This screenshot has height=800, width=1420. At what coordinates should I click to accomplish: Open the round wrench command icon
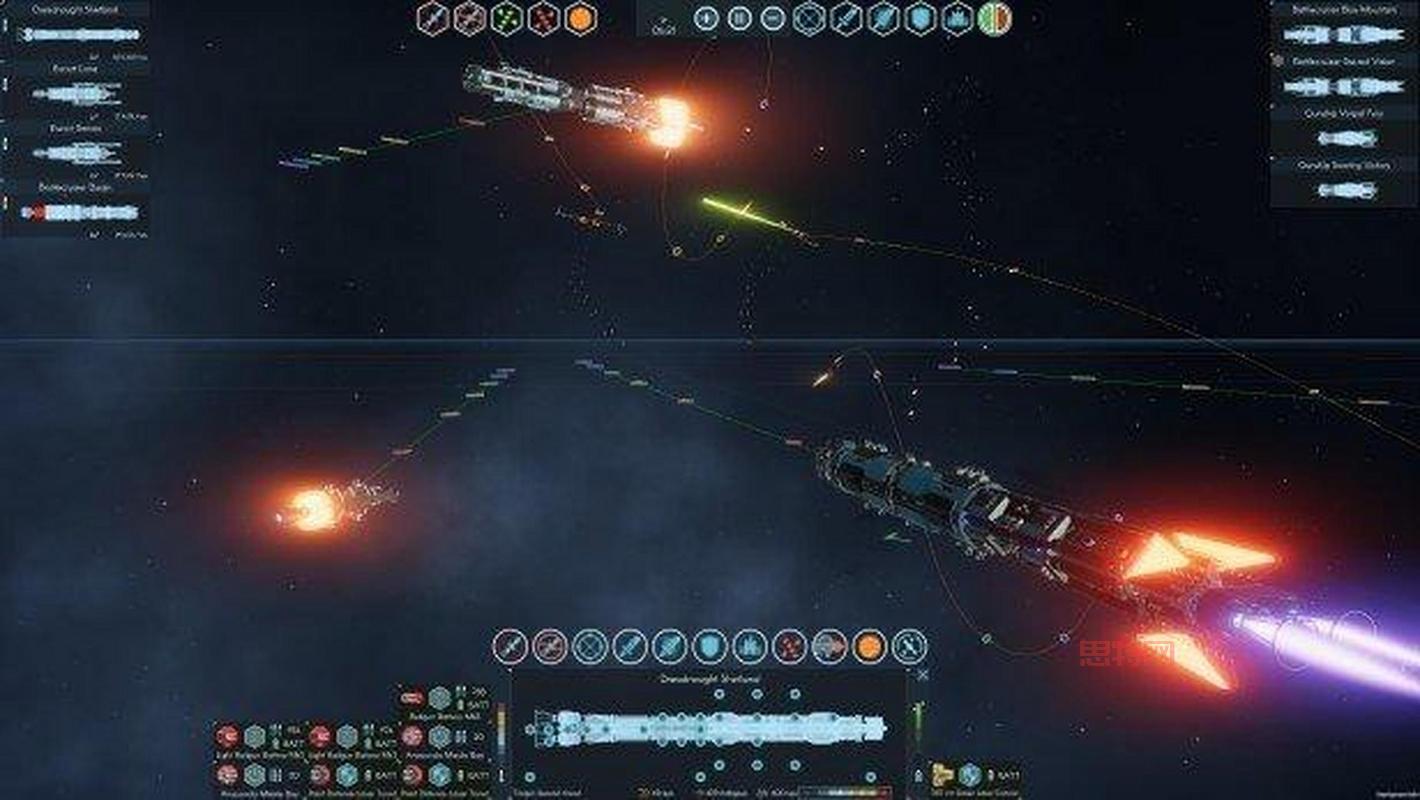[909, 647]
